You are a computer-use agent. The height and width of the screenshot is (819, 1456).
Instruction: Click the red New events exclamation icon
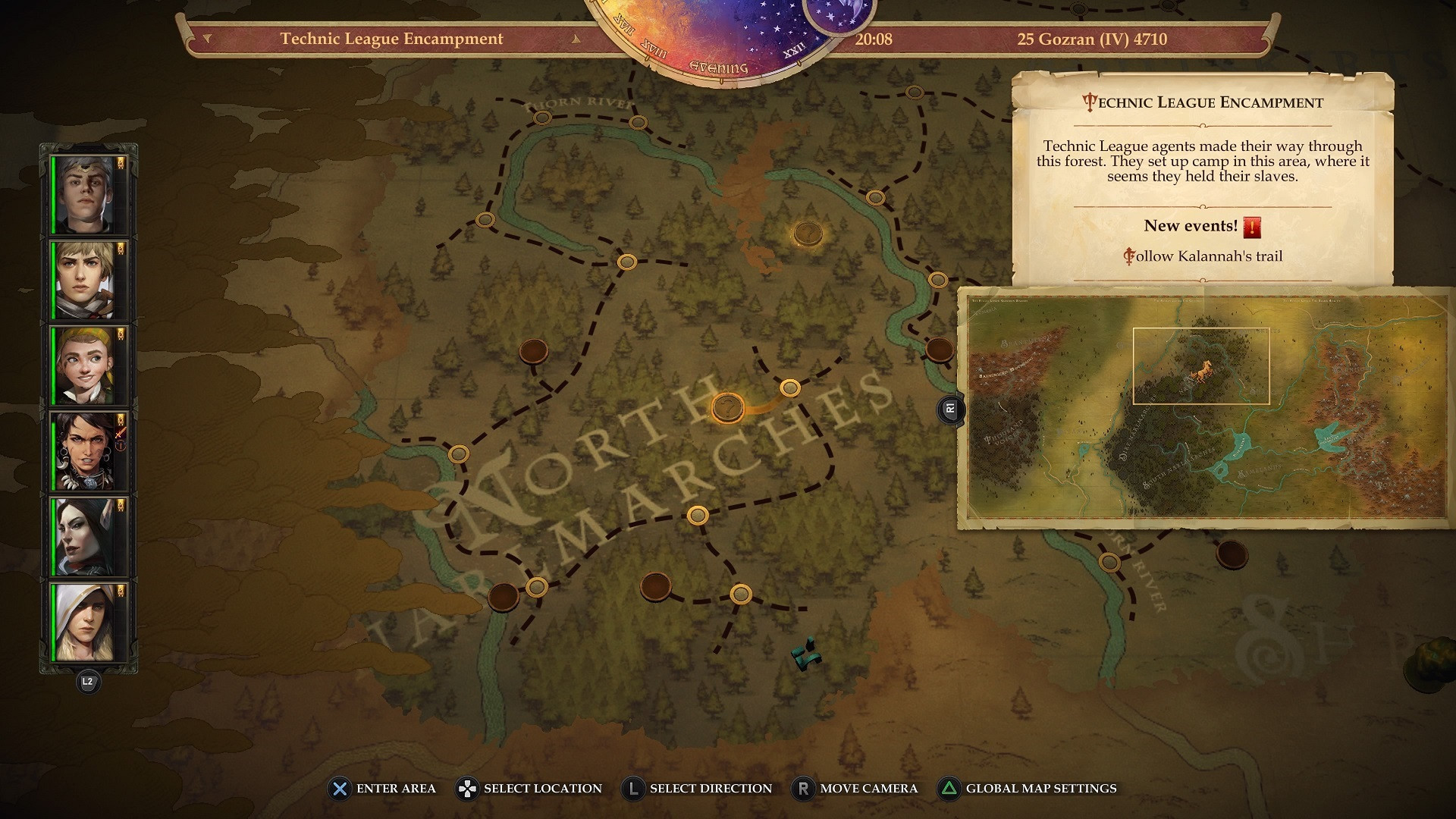pyautogui.click(x=1252, y=227)
